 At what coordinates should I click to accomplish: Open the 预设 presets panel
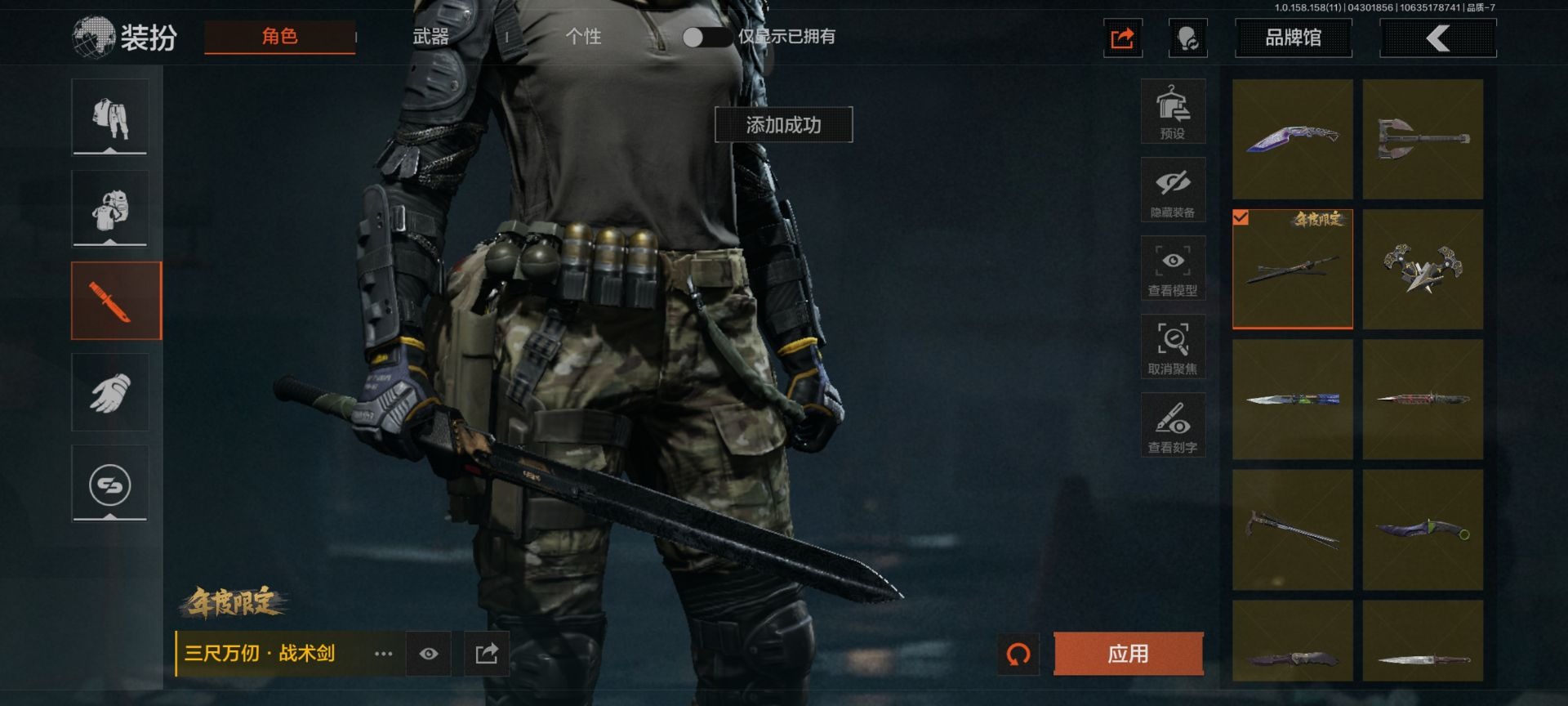coord(1173,112)
